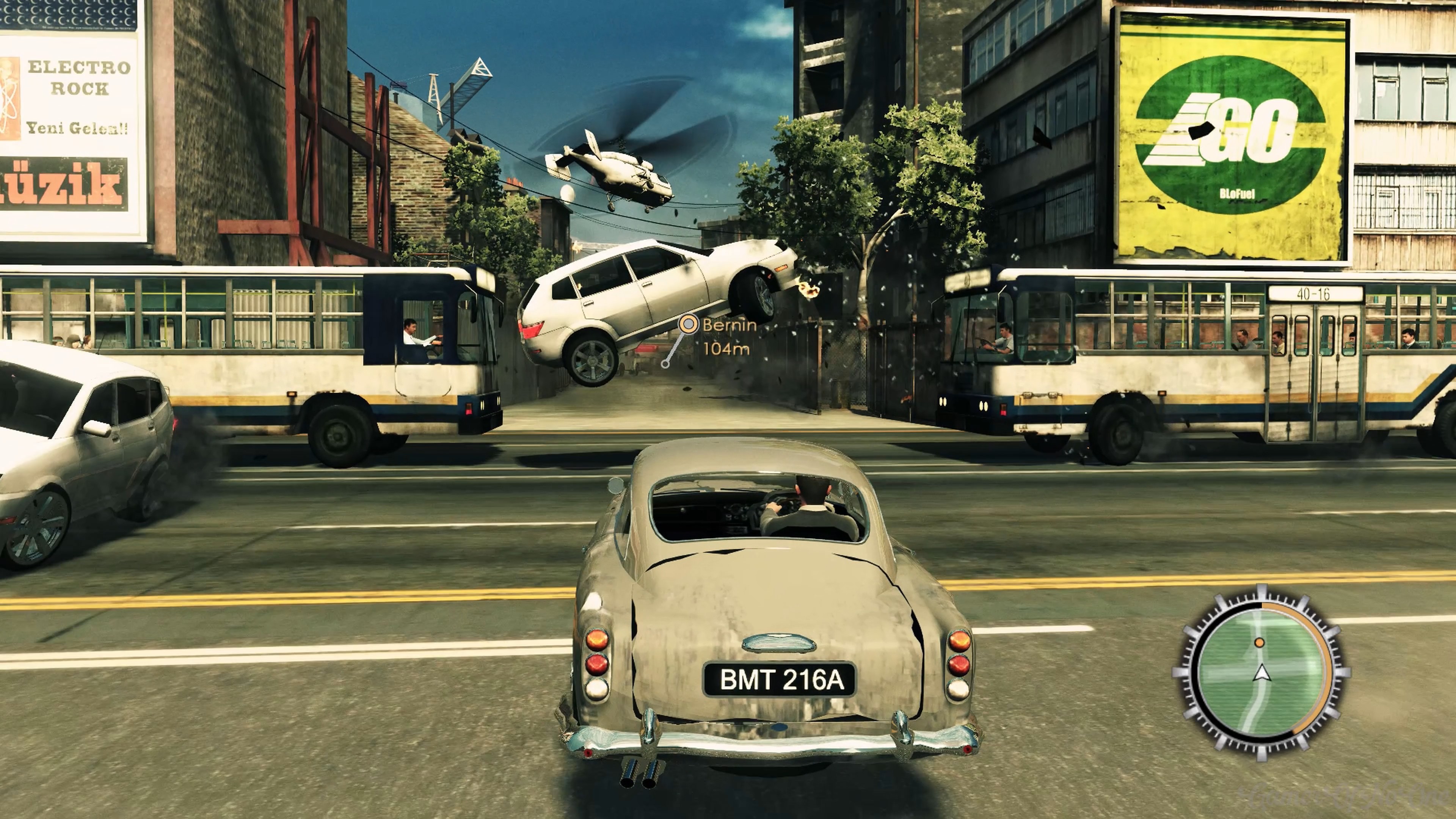Image resolution: width=1456 pixels, height=819 pixels.
Task: Click the orange objective dot on minimap
Action: [x=1259, y=643]
